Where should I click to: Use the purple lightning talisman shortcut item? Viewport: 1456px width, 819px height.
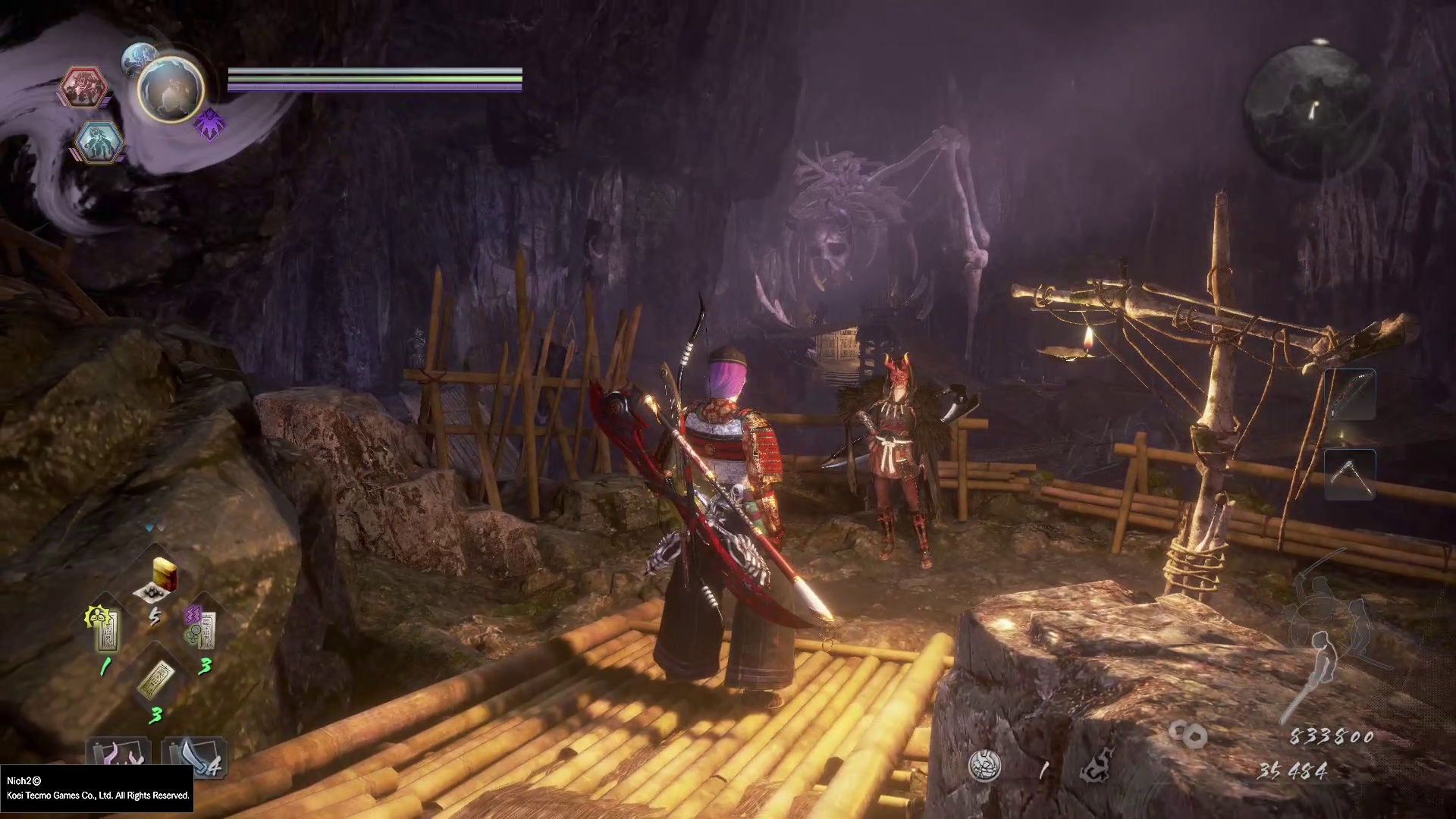[x=203, y=628]
